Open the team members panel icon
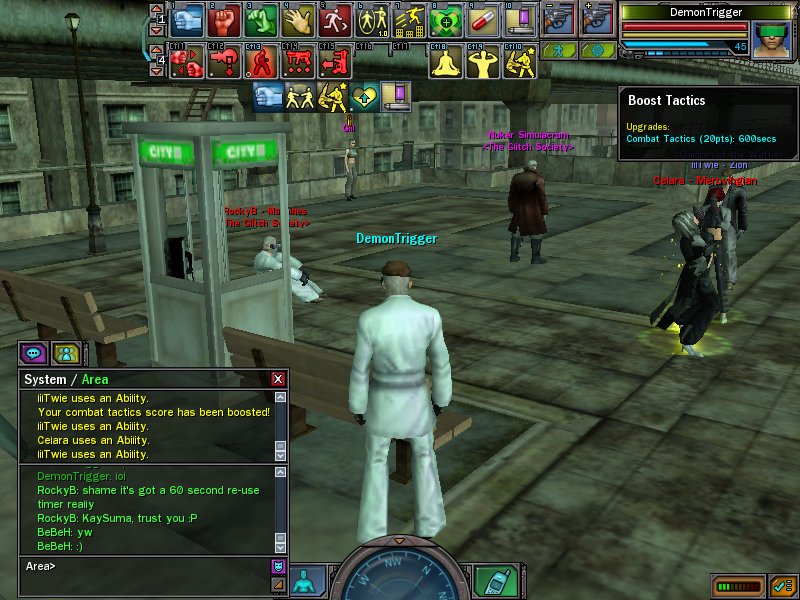The width and height of the screenshot is (800, 600). point(66,353)
